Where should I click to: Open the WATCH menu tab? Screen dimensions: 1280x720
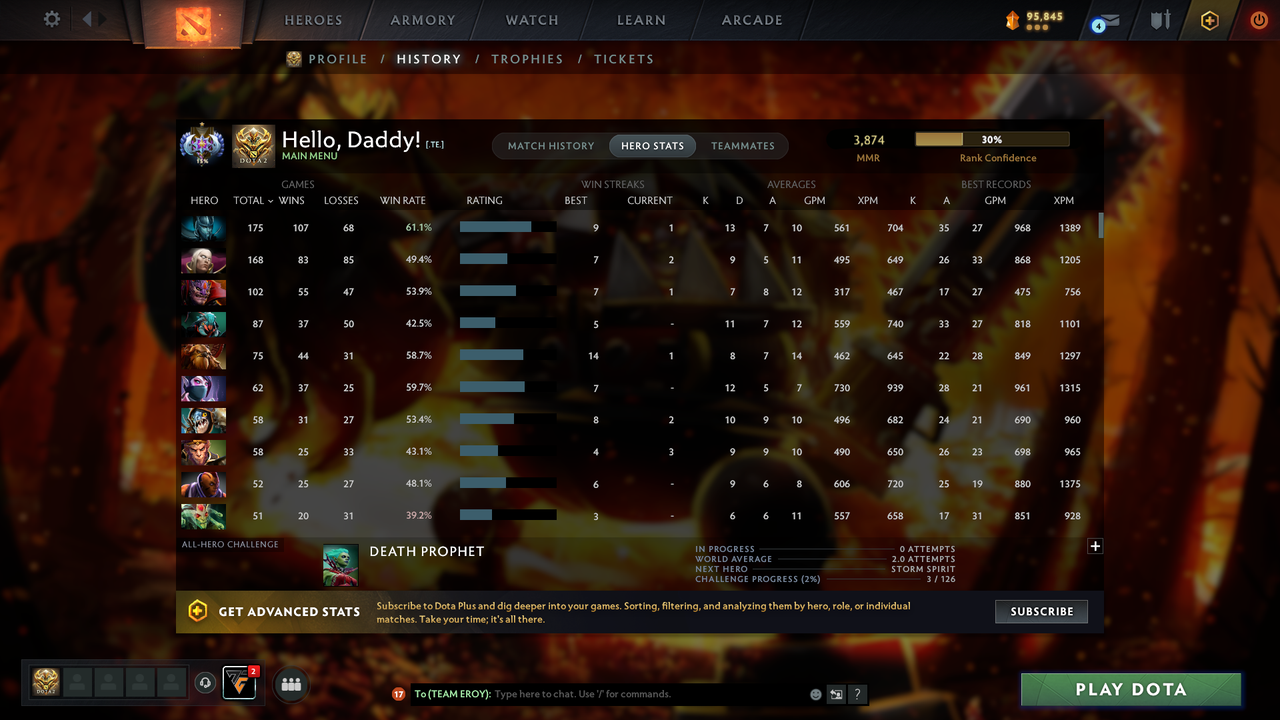click(531, 20)
